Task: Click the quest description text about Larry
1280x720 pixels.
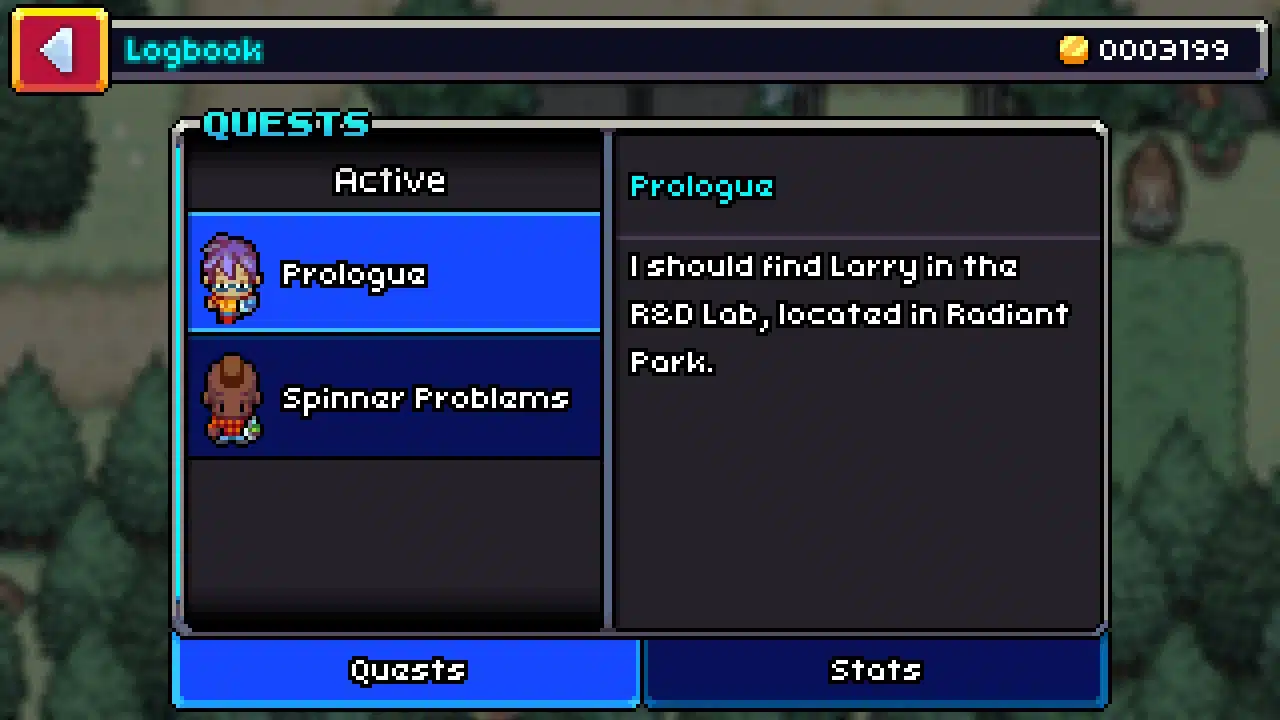Action: click(848, 314)
